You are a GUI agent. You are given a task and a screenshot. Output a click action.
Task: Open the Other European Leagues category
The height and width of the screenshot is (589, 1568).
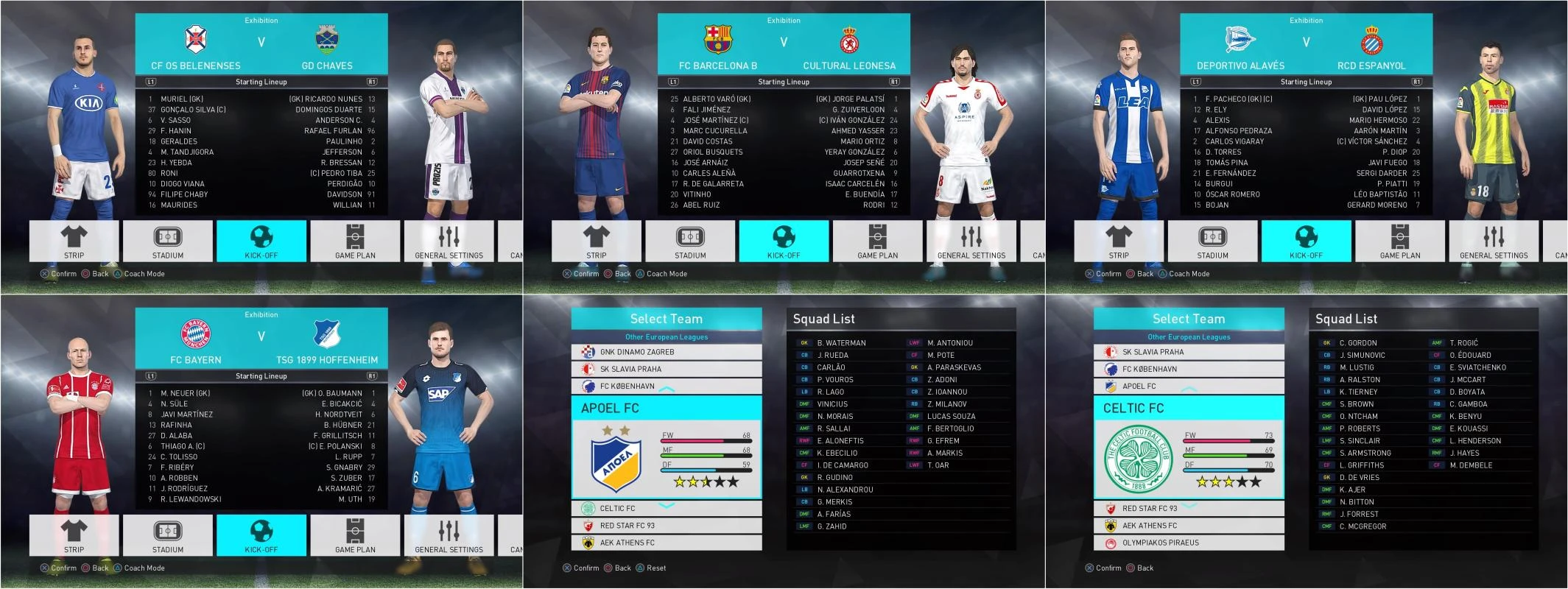[665, 336]
